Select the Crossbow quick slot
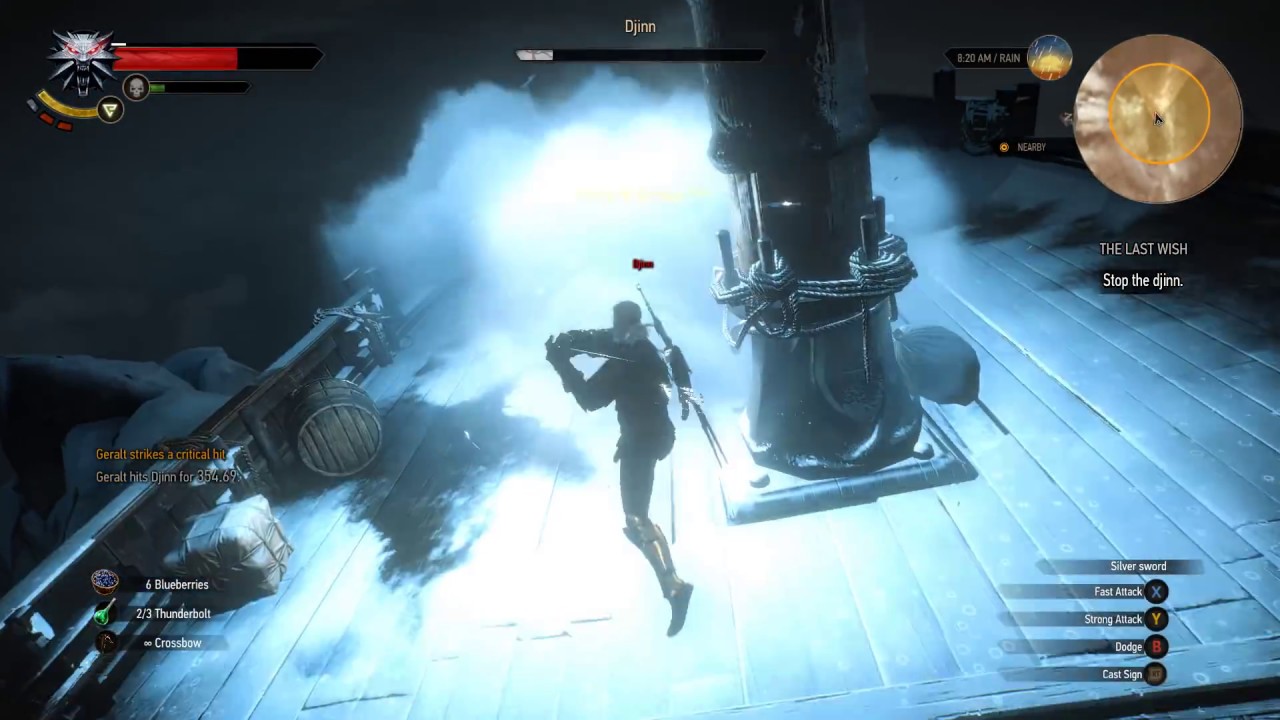1280x720 pixels. point(105,642)
